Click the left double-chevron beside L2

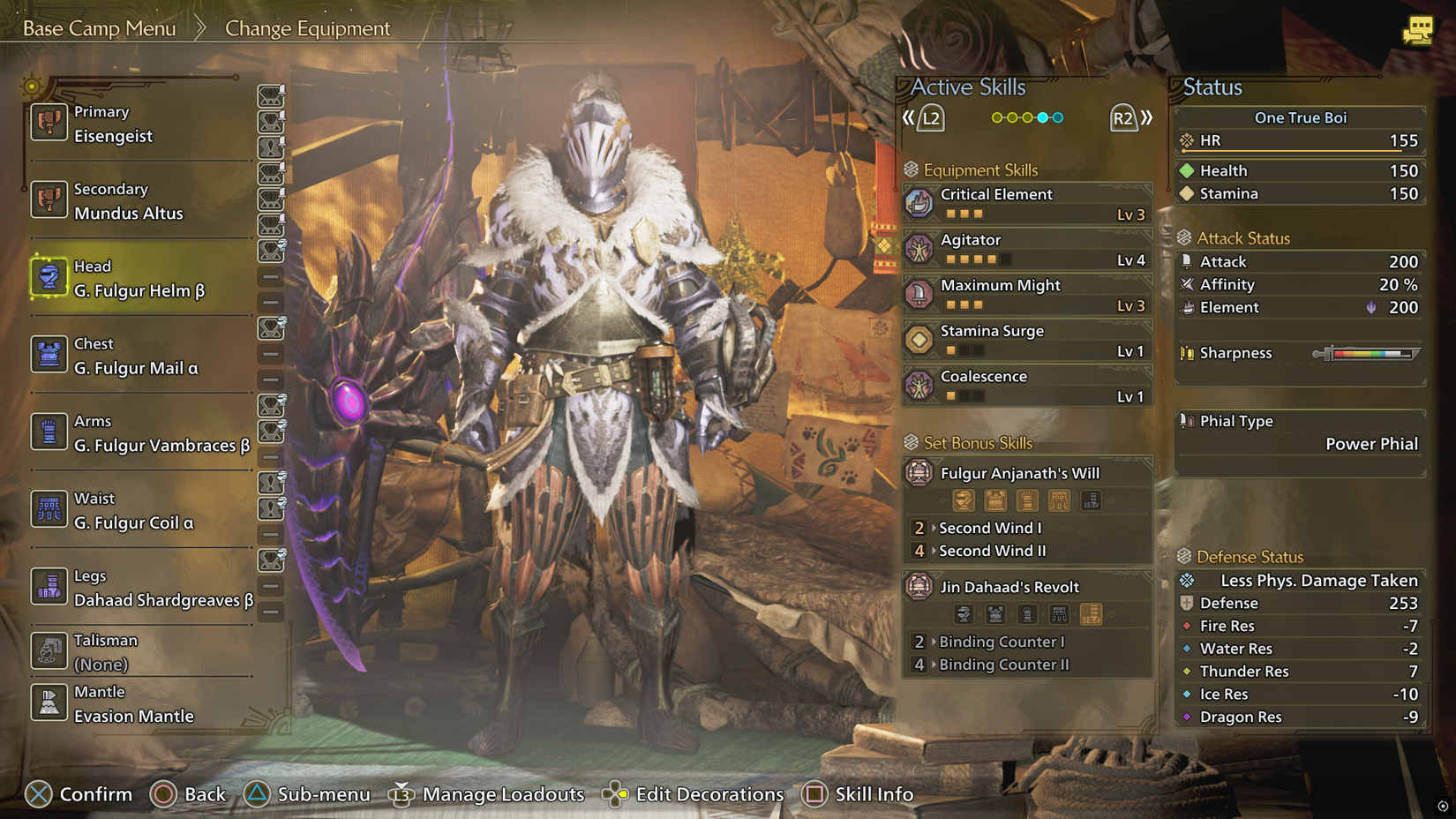(908, 116)
